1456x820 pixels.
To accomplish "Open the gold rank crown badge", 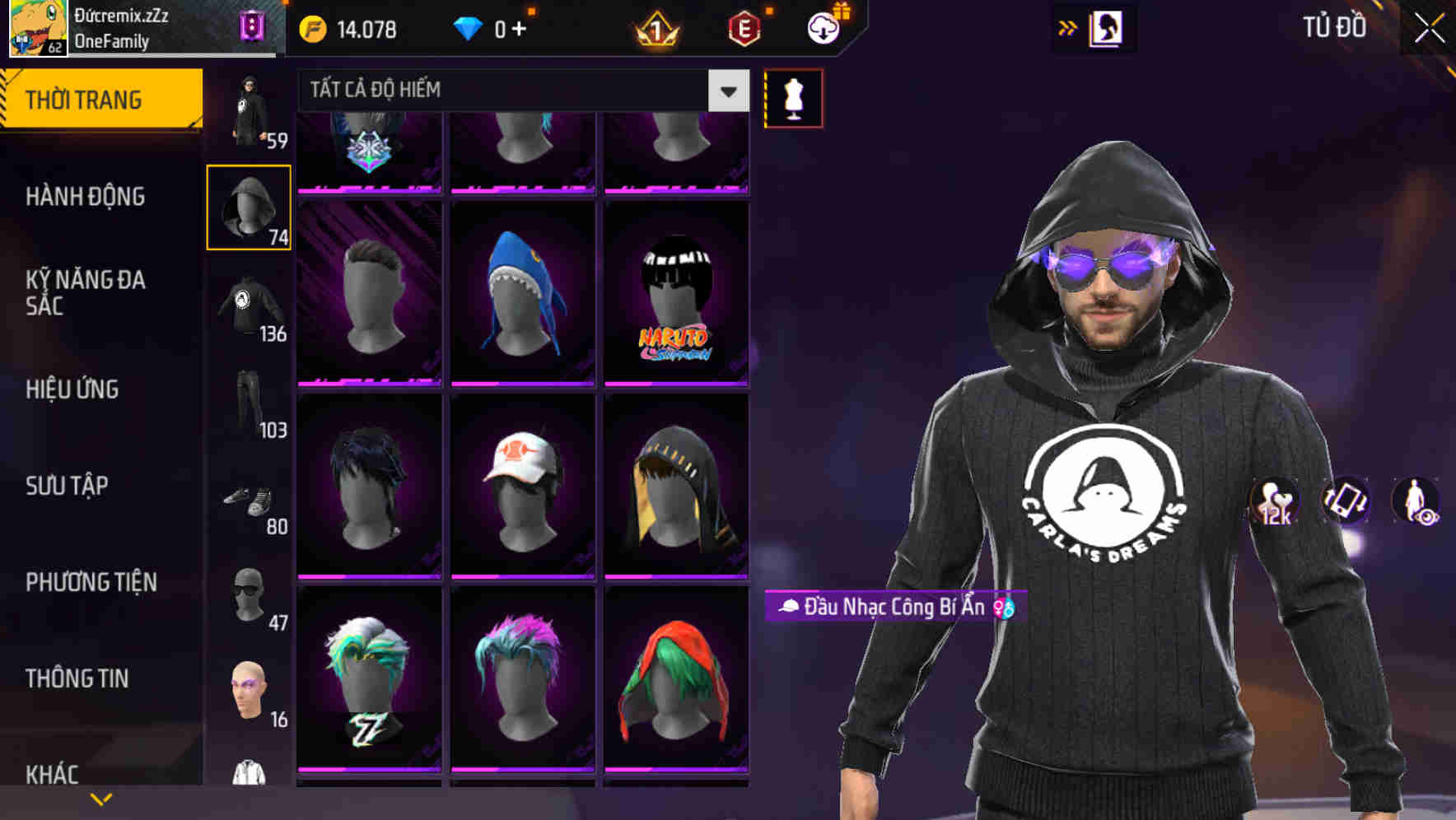I will click(x=655, y=29).
